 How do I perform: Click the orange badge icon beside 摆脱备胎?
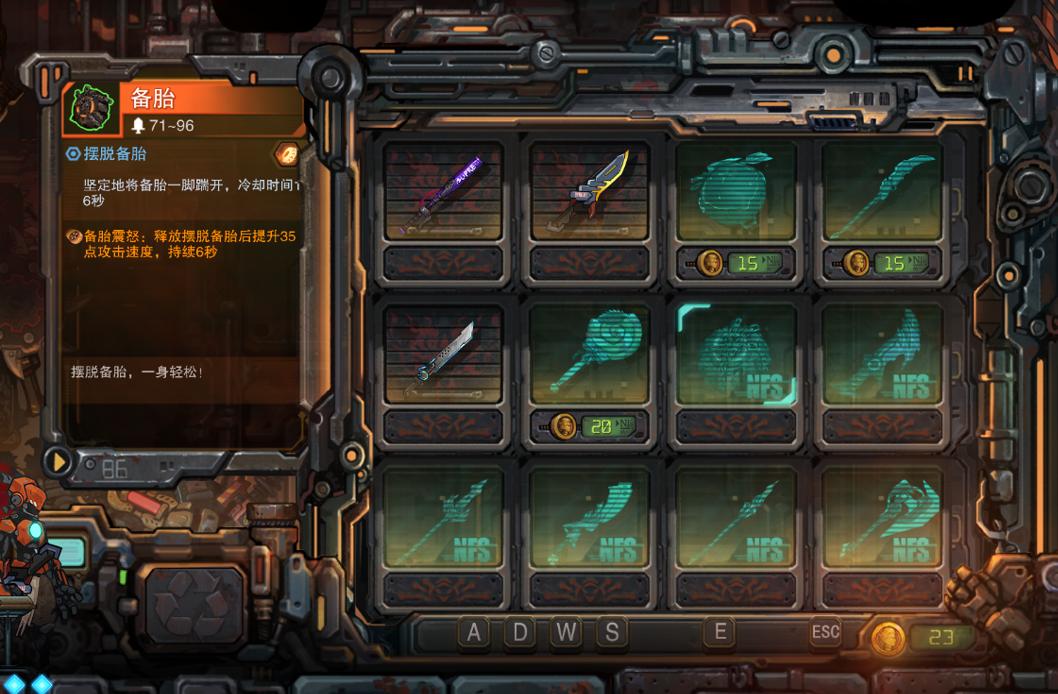click(287, 154)
